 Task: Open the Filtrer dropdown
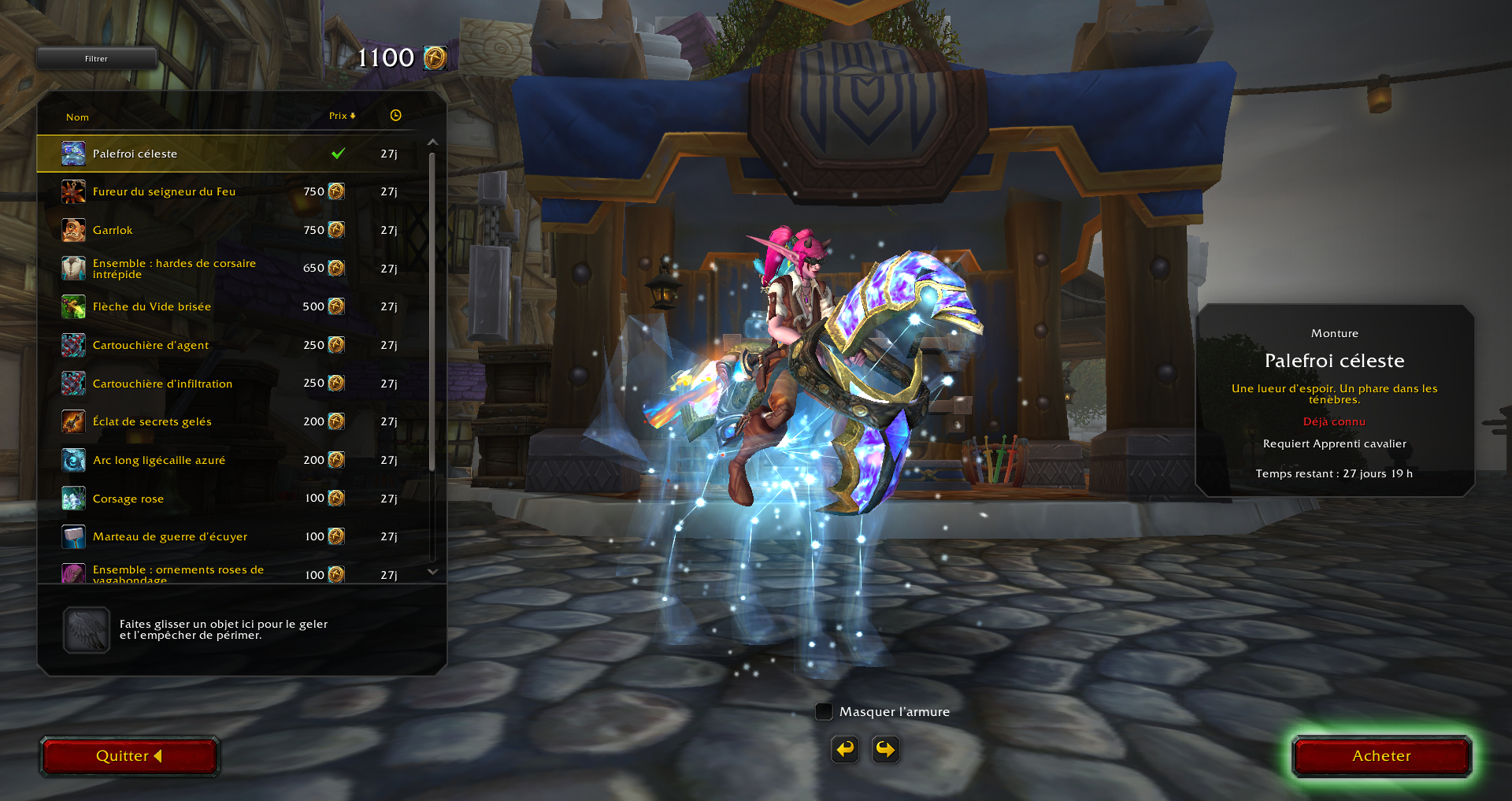coord(97,58)
